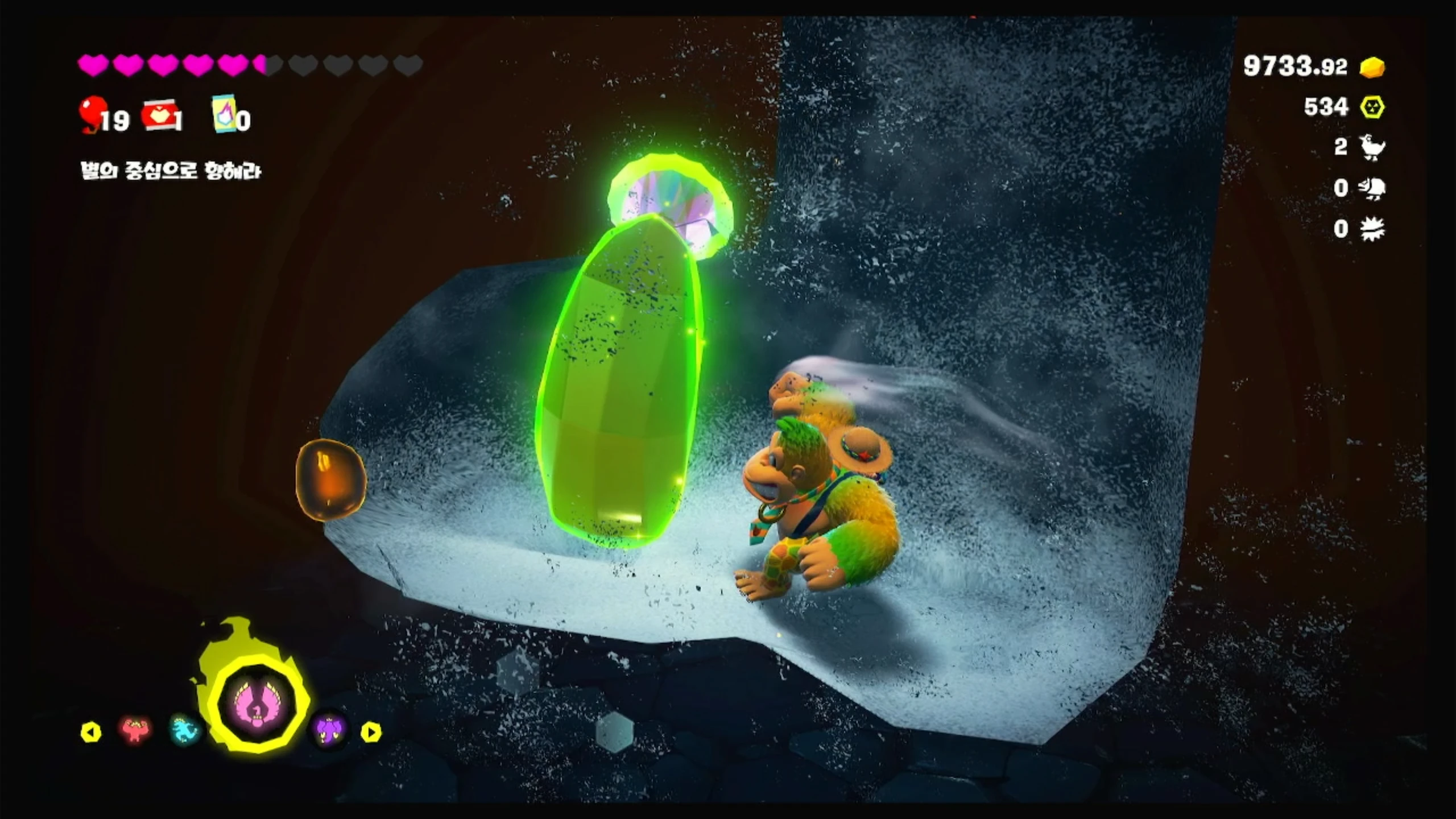Click the white ostrich silhouette counter icon
Viewport: 1456px width, 819px height.
pyautogui.click(x=1373, y=148)
